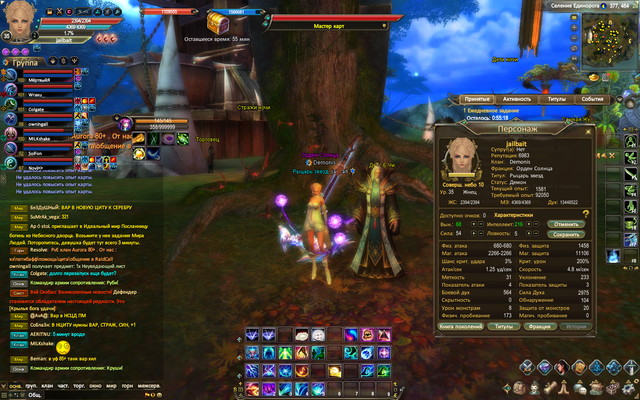Open the События tab
Image resolution: width=640 pixels, height=400 pixels.
pyautogui.click(x=592, y=100)
